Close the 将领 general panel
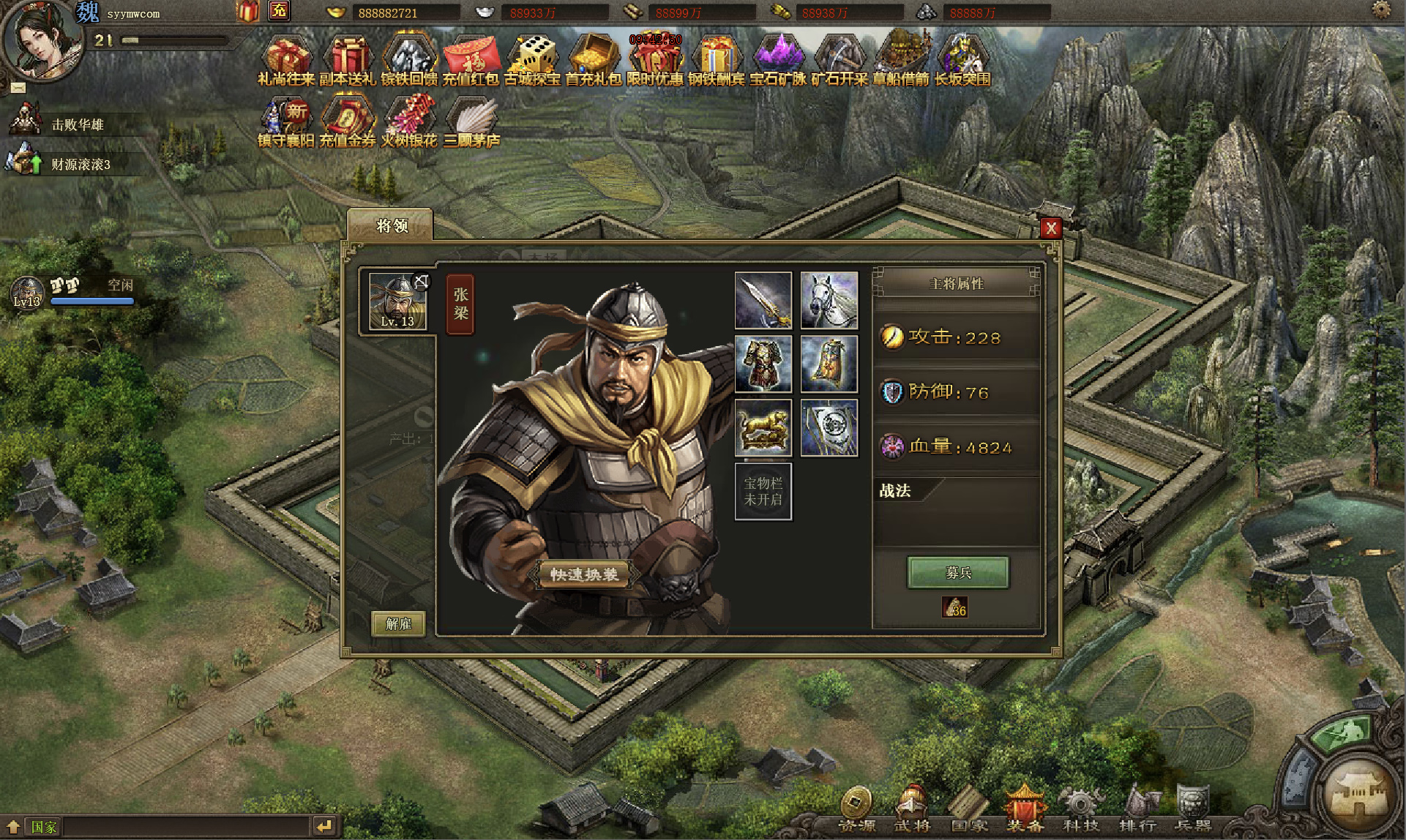Image resolution: width=1406 pixels, height=840 pixels. click(x=1050, y=228)
